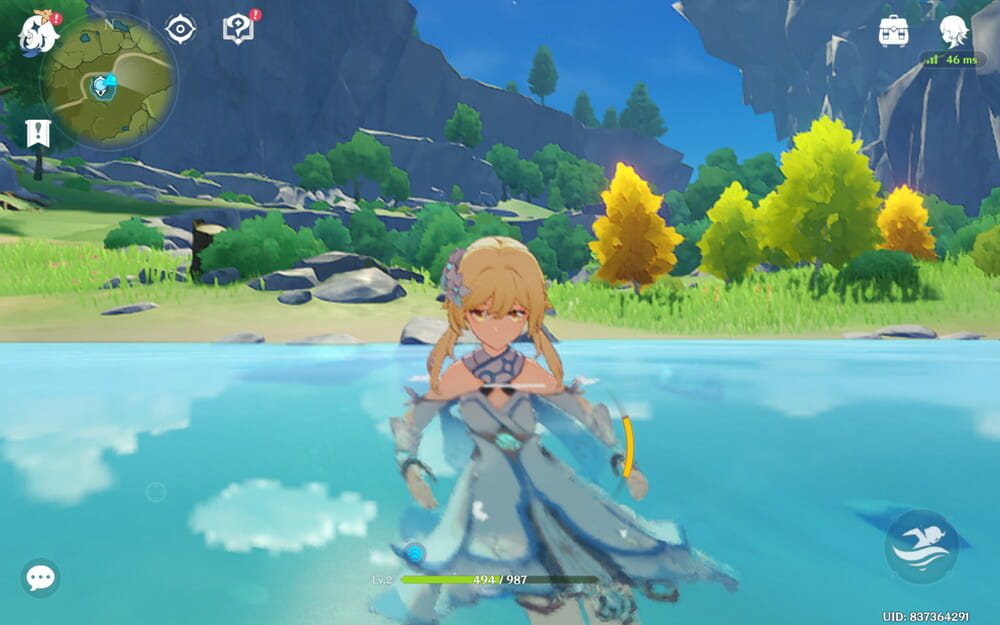Open the chat speech bubble

40,578
